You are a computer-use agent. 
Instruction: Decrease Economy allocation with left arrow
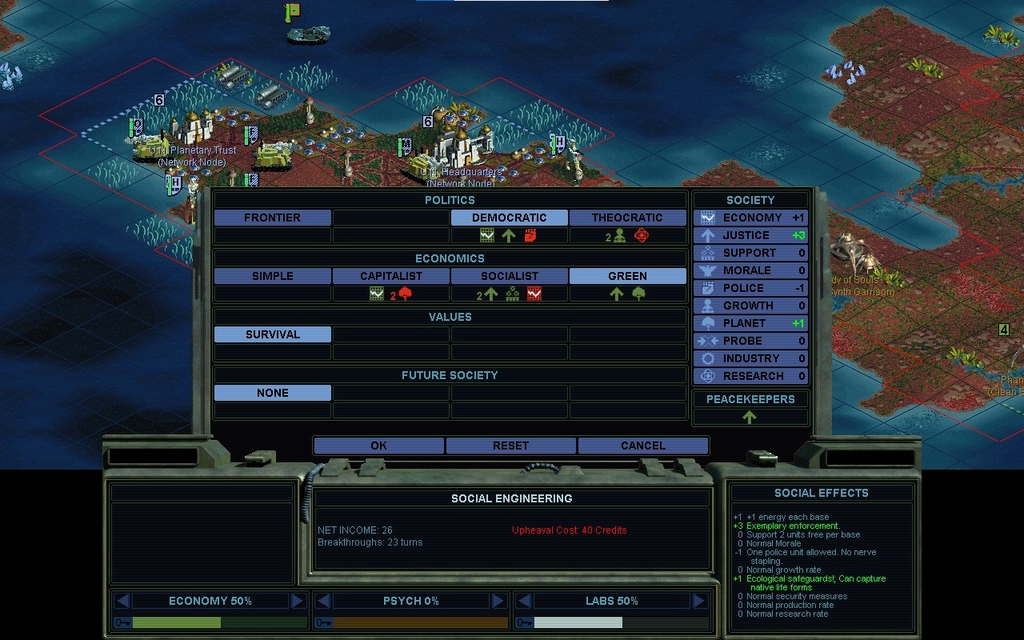122,601
